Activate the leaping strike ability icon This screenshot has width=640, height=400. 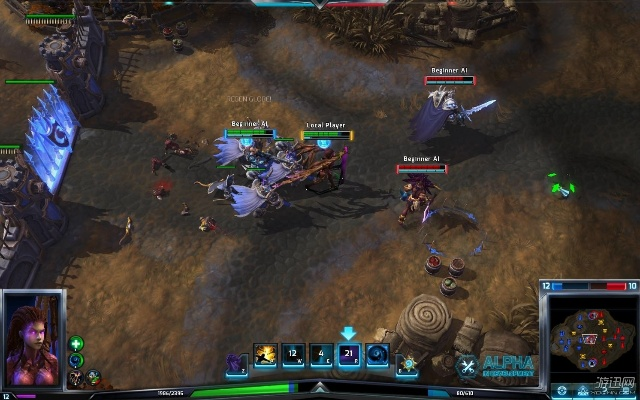click(265, 355)
